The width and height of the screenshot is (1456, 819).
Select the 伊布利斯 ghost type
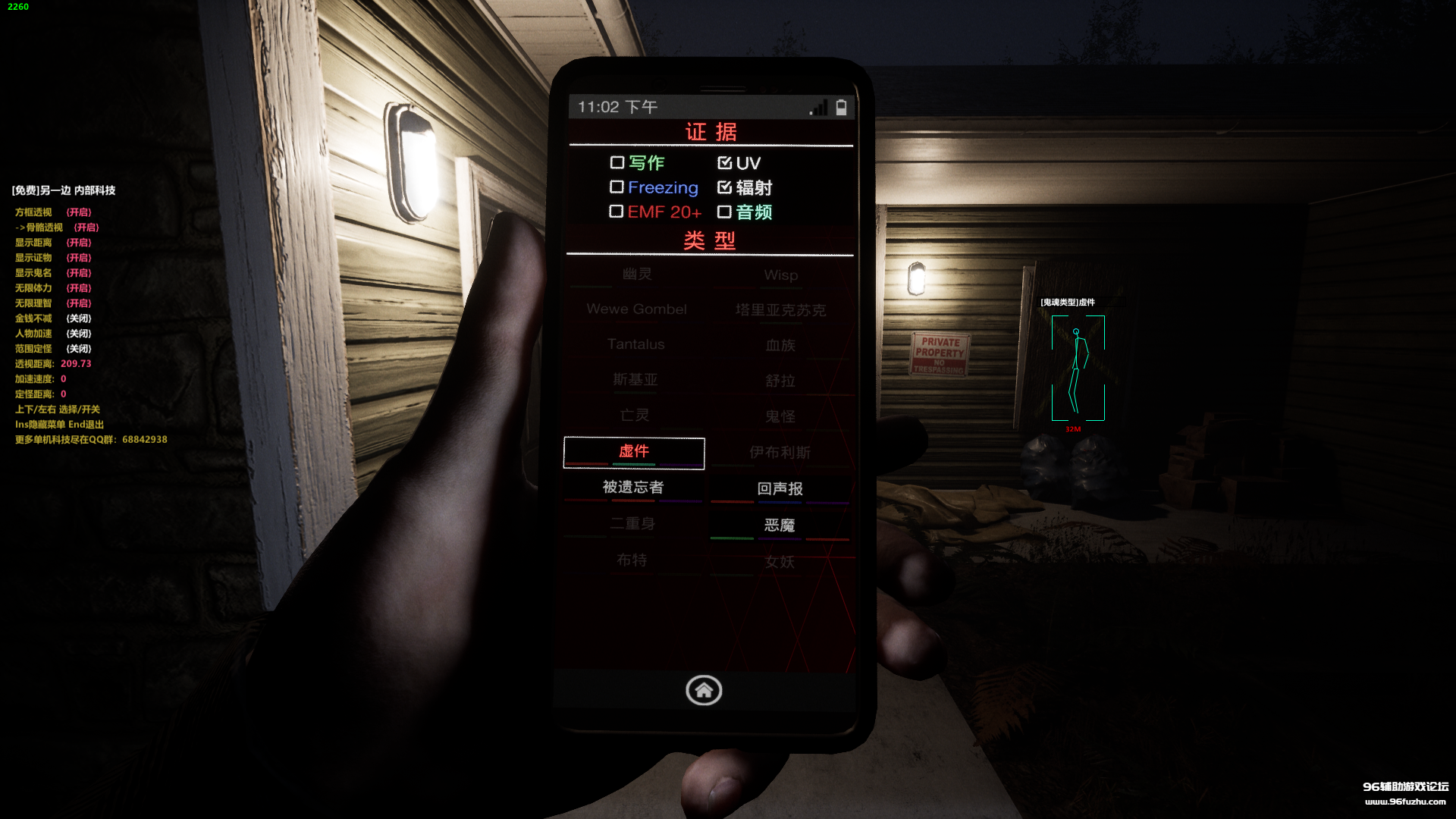[780, 453]
